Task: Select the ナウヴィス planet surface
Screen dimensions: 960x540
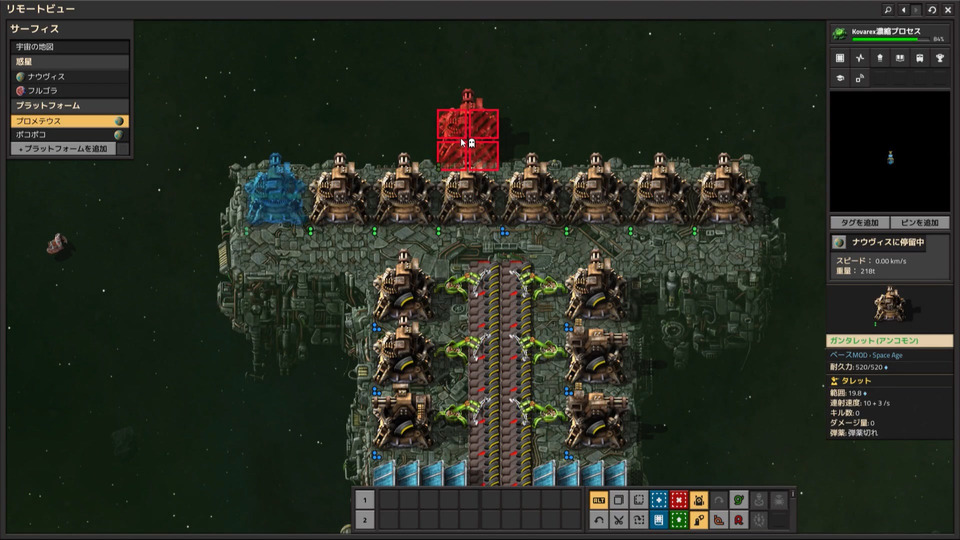Action: coord(70,76)
